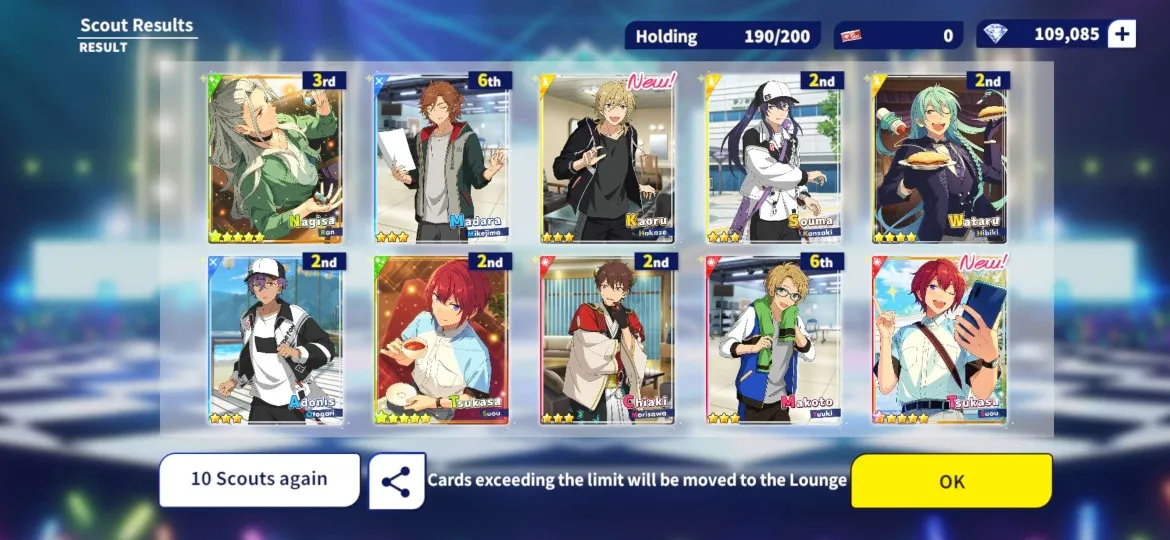1170x540 pixels.
Task: Share the scout results
Action: tap(396, 481)
